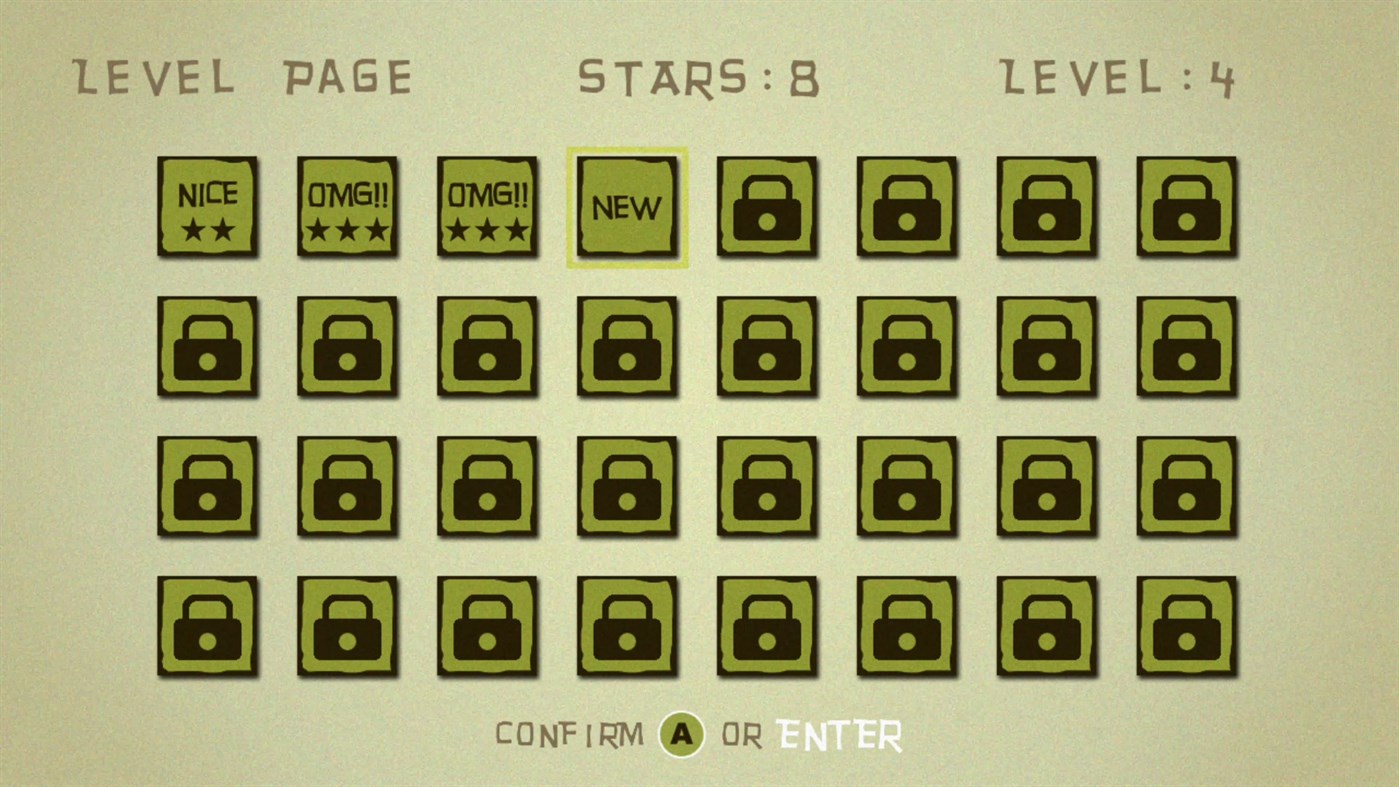Click the locked level beside NEW
Viewport: 1399px width, 787px height.
coord(767,206)
